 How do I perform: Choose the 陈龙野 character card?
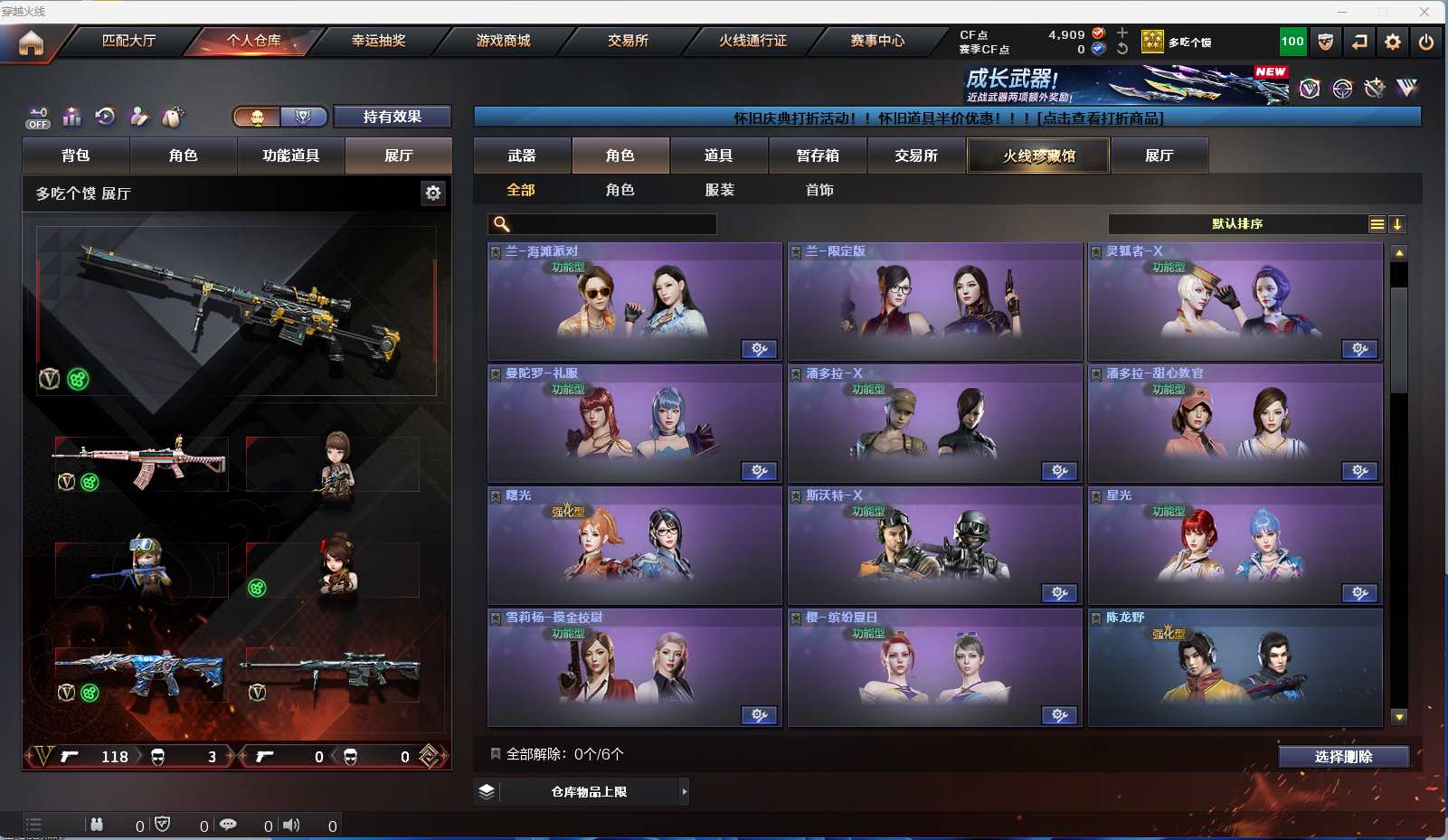pos(1235,667)
